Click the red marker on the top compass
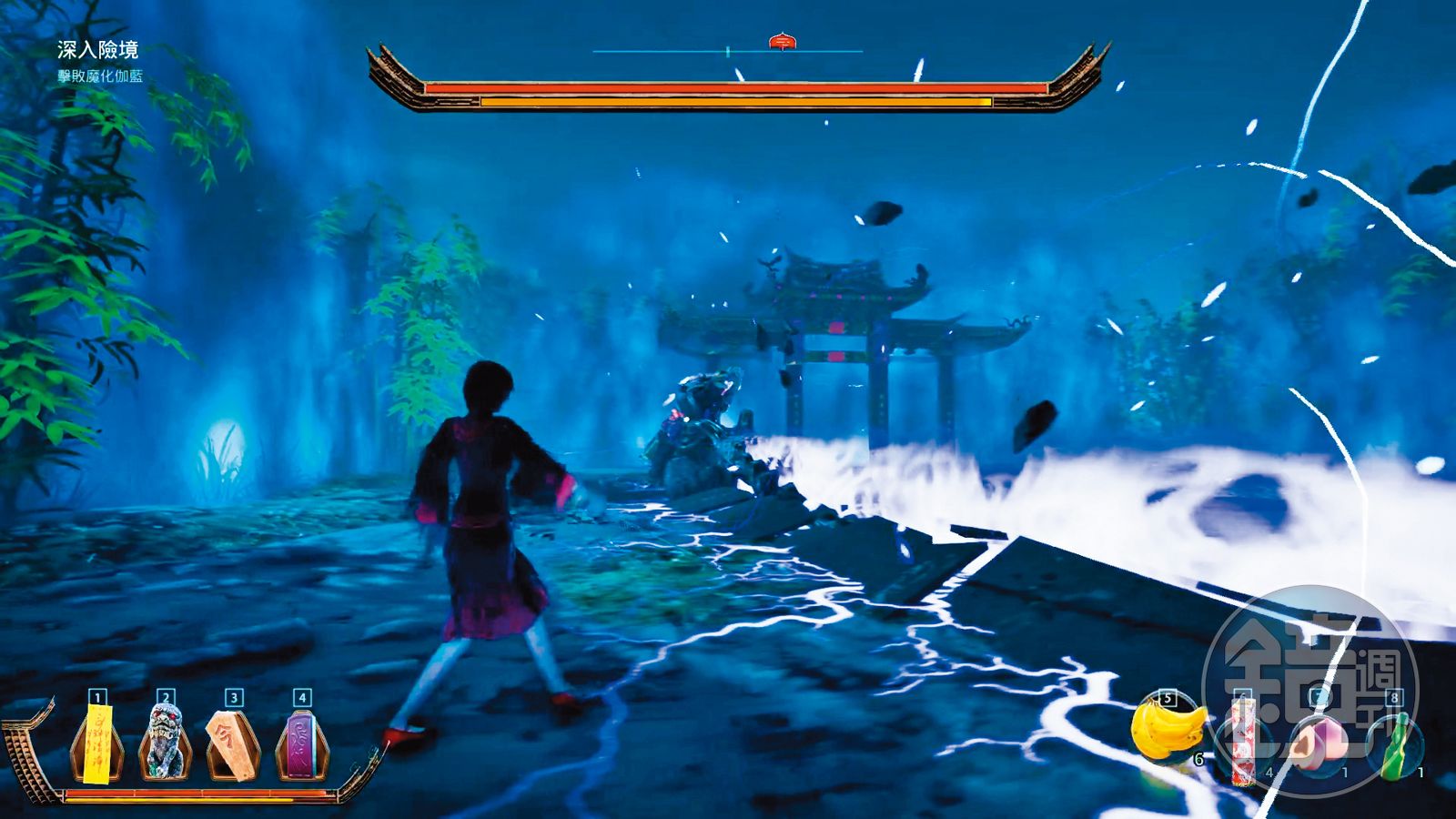Image resolution: width=1456 pixels, height=819 pixels. (782, 41)
